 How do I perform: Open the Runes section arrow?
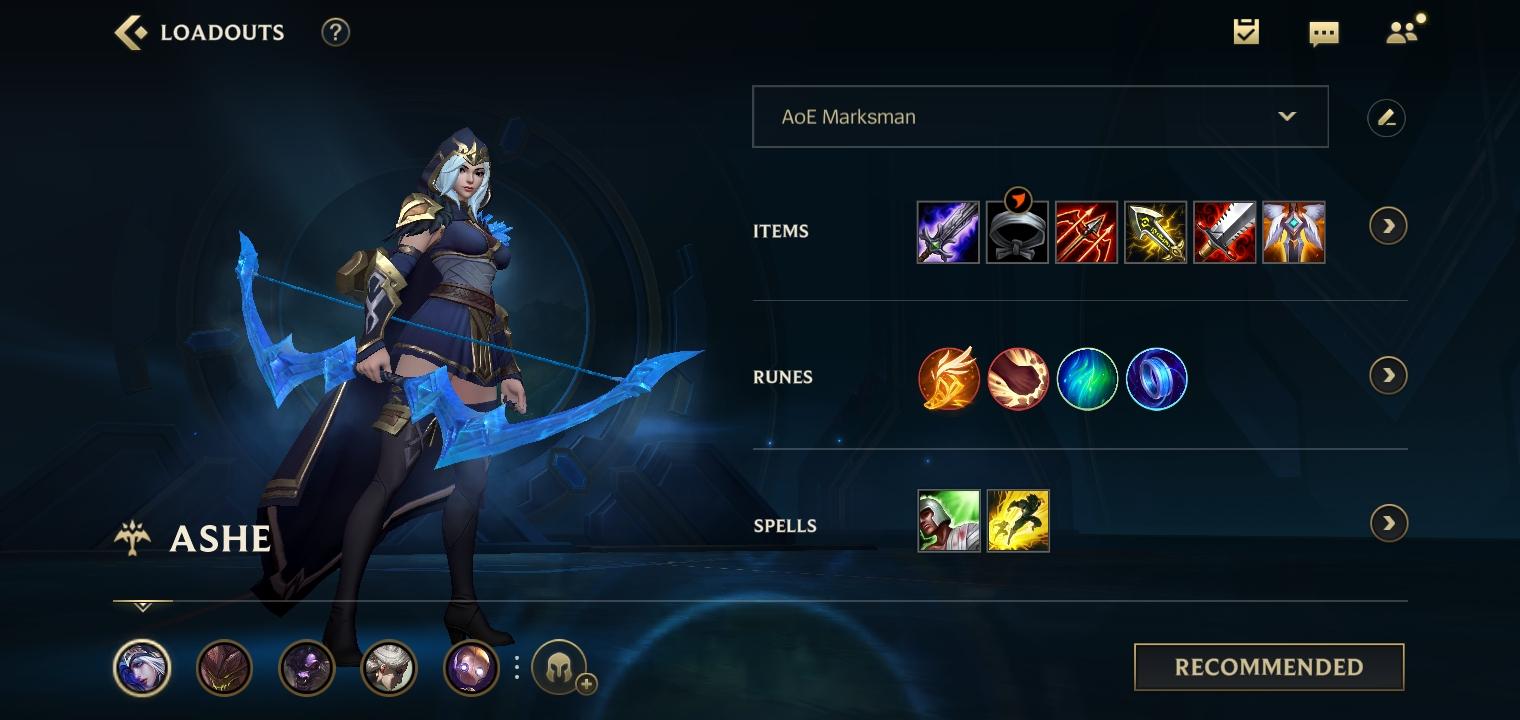click(1388, 376)
